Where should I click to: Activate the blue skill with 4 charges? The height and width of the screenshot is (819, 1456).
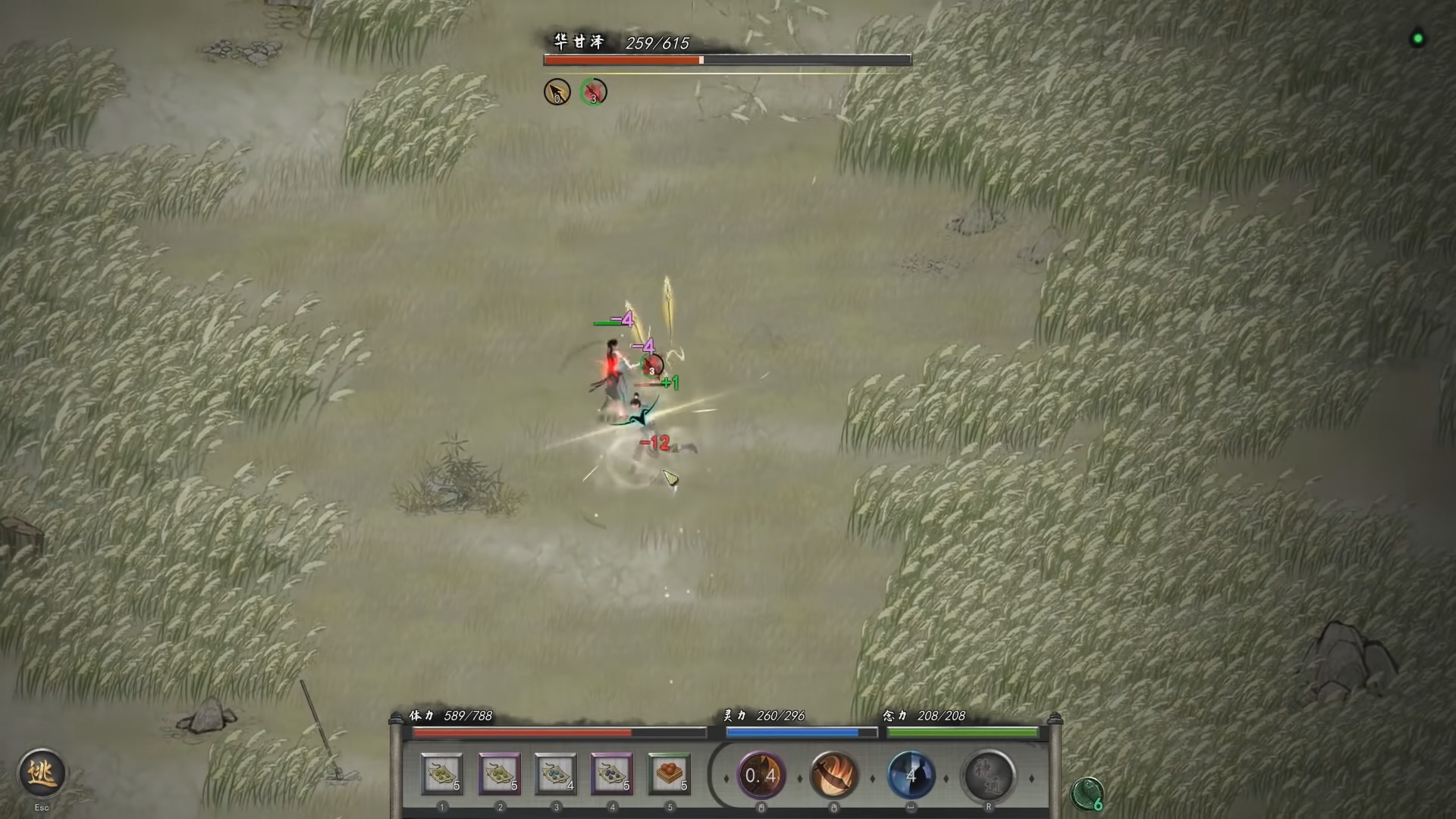coord(912,776)
